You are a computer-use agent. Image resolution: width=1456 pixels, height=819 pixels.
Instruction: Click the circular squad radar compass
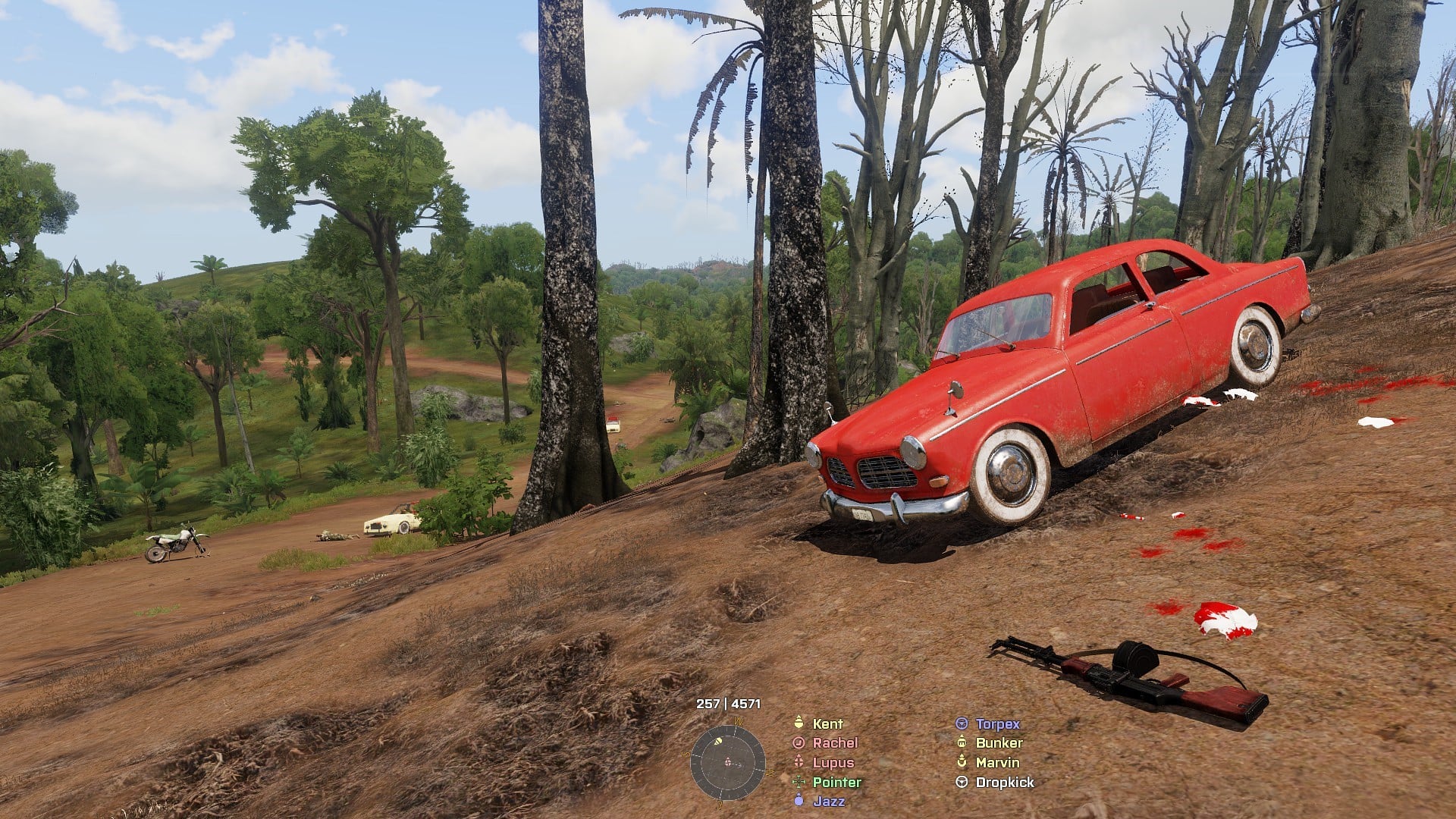727,762
